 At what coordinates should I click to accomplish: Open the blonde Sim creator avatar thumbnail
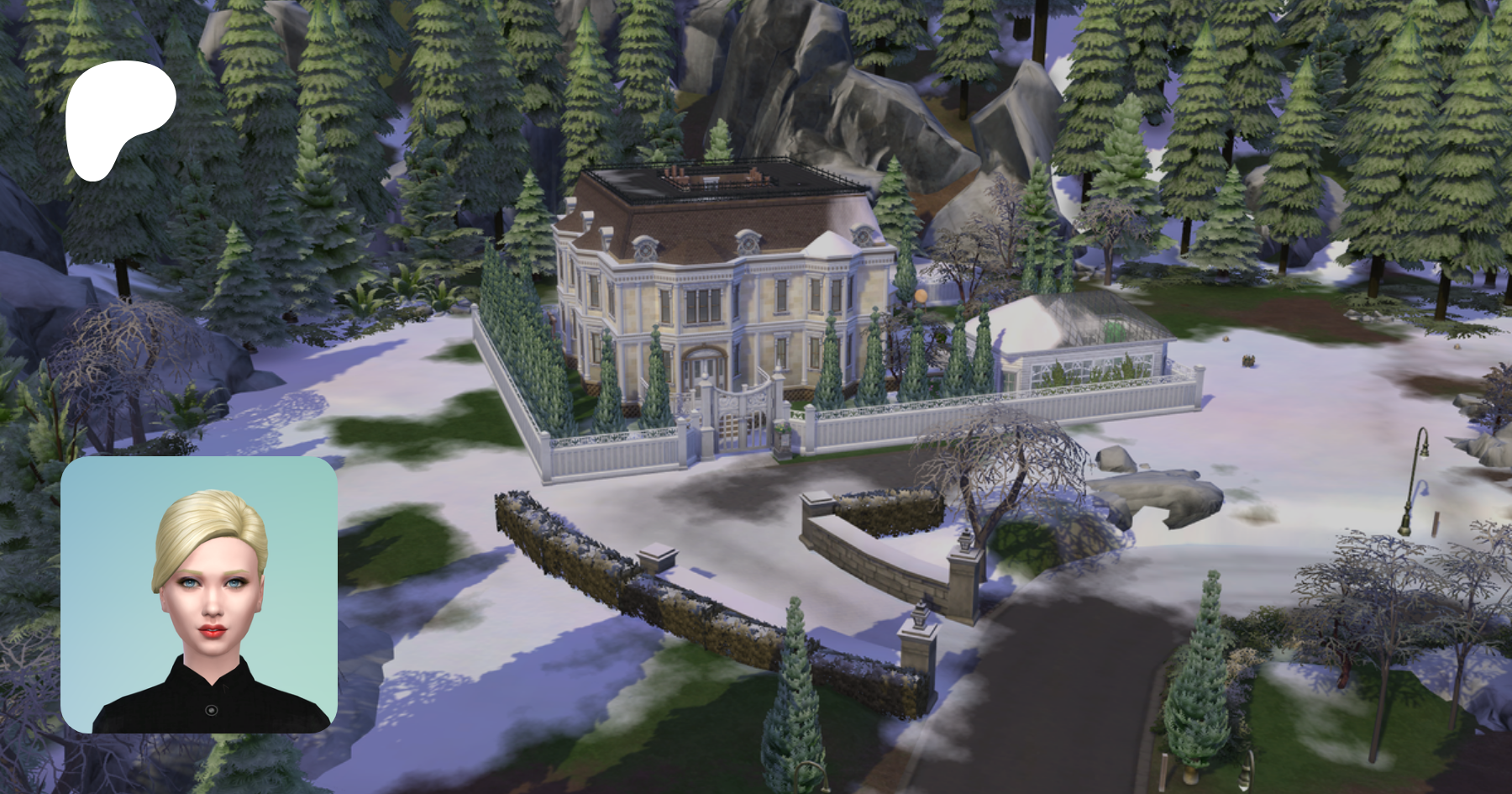199,595
